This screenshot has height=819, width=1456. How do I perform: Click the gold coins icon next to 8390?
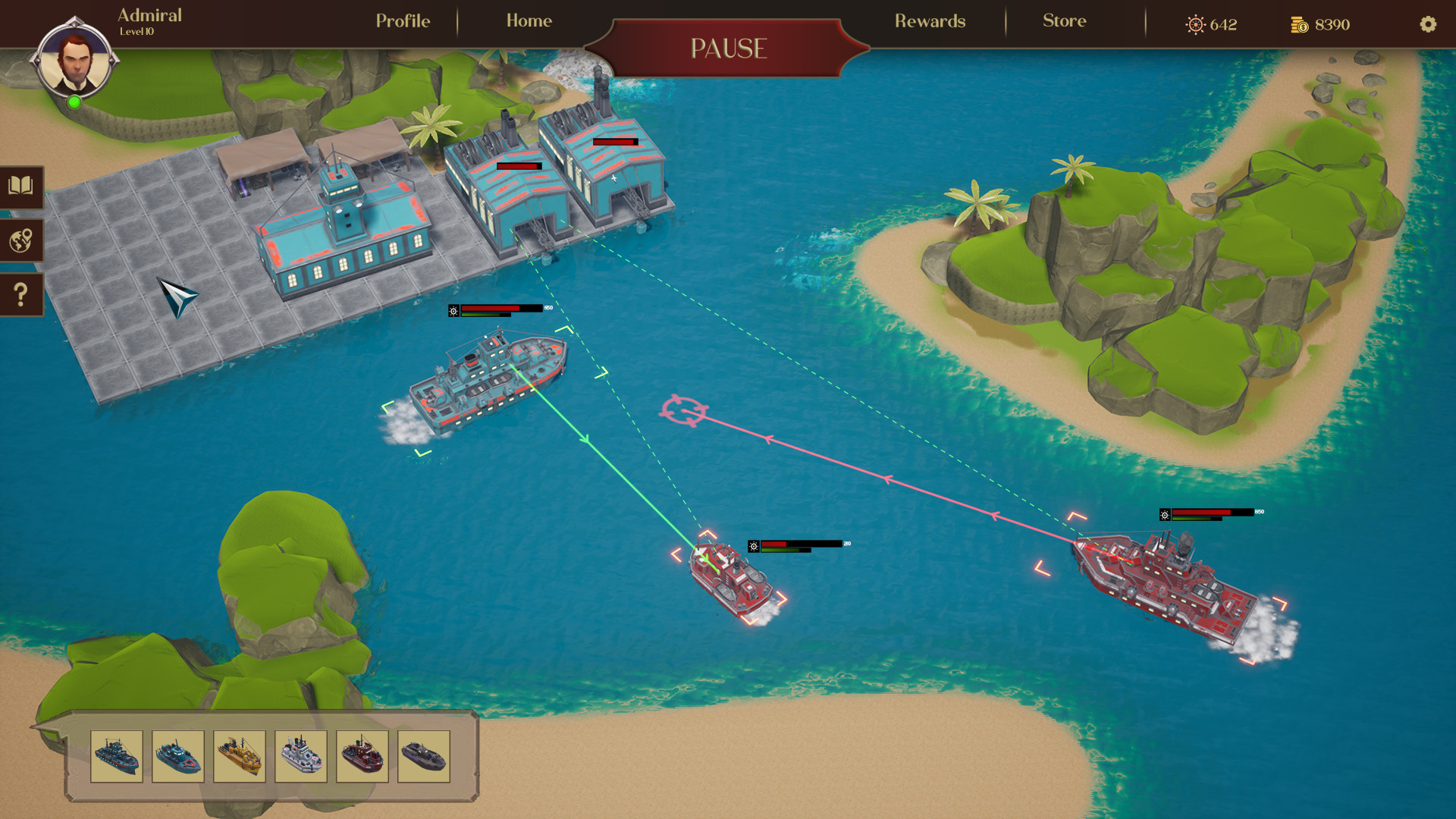click(x=1298, y=24)
